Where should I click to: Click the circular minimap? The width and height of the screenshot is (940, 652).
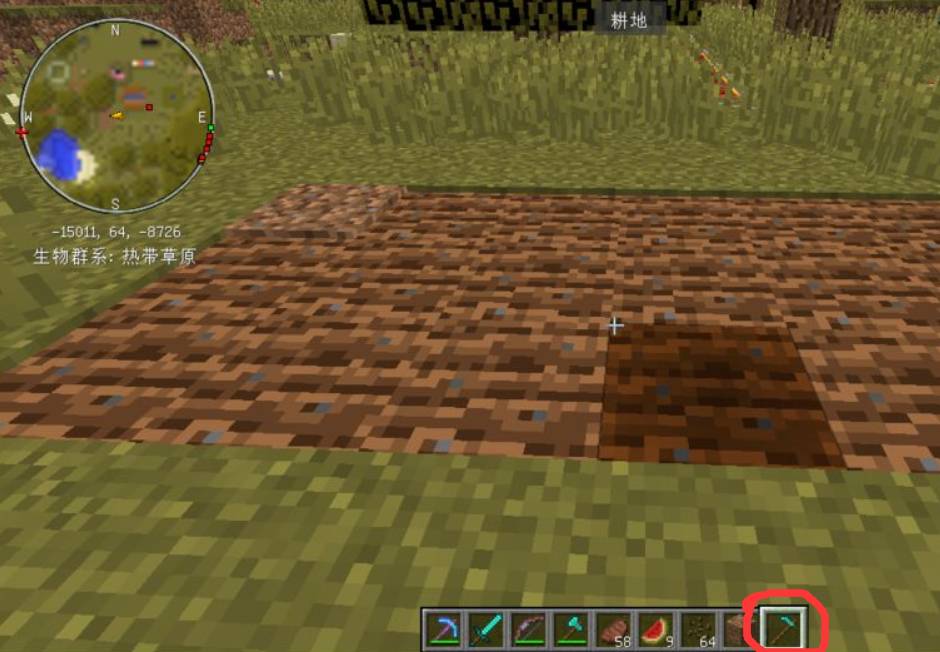coord(115,117)
